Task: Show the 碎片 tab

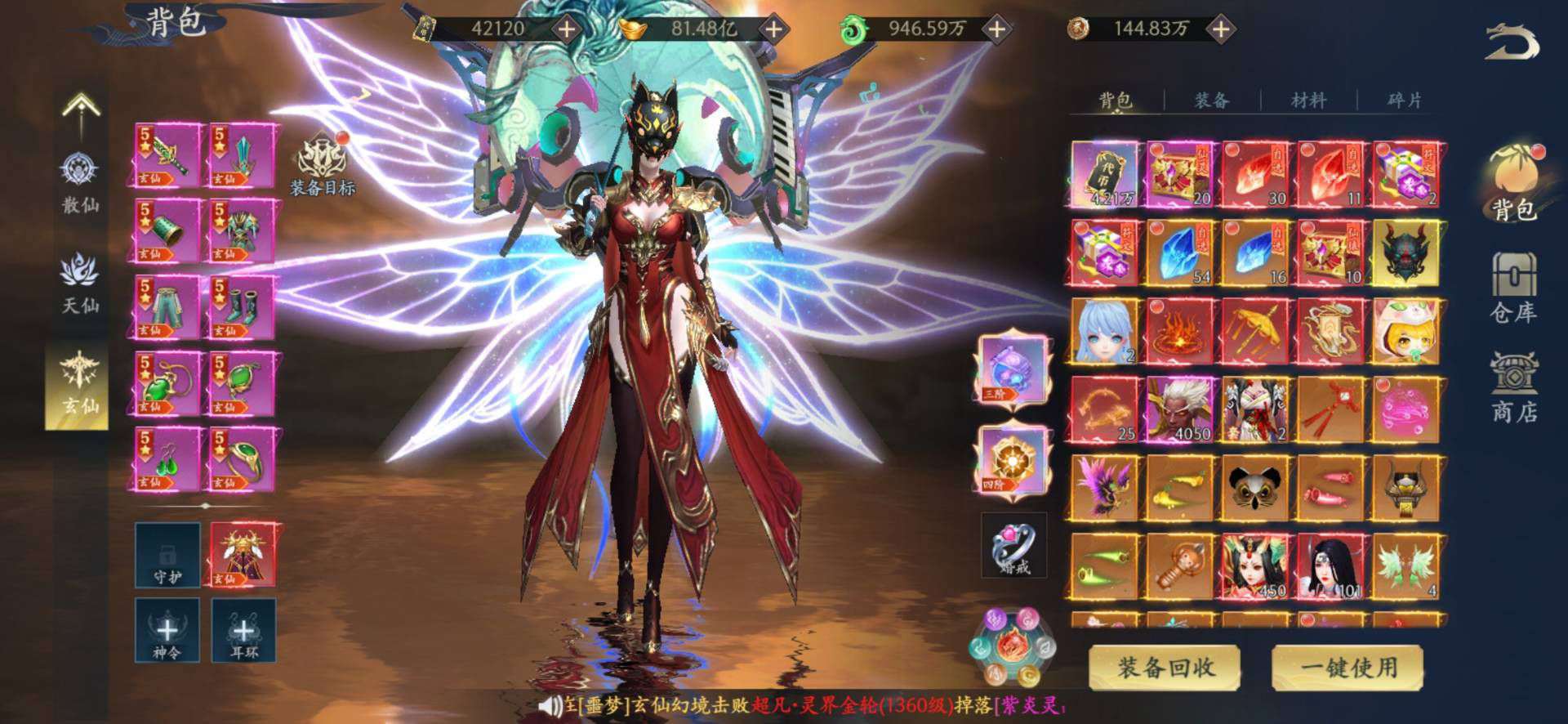Action: [x=1404, y=101]
